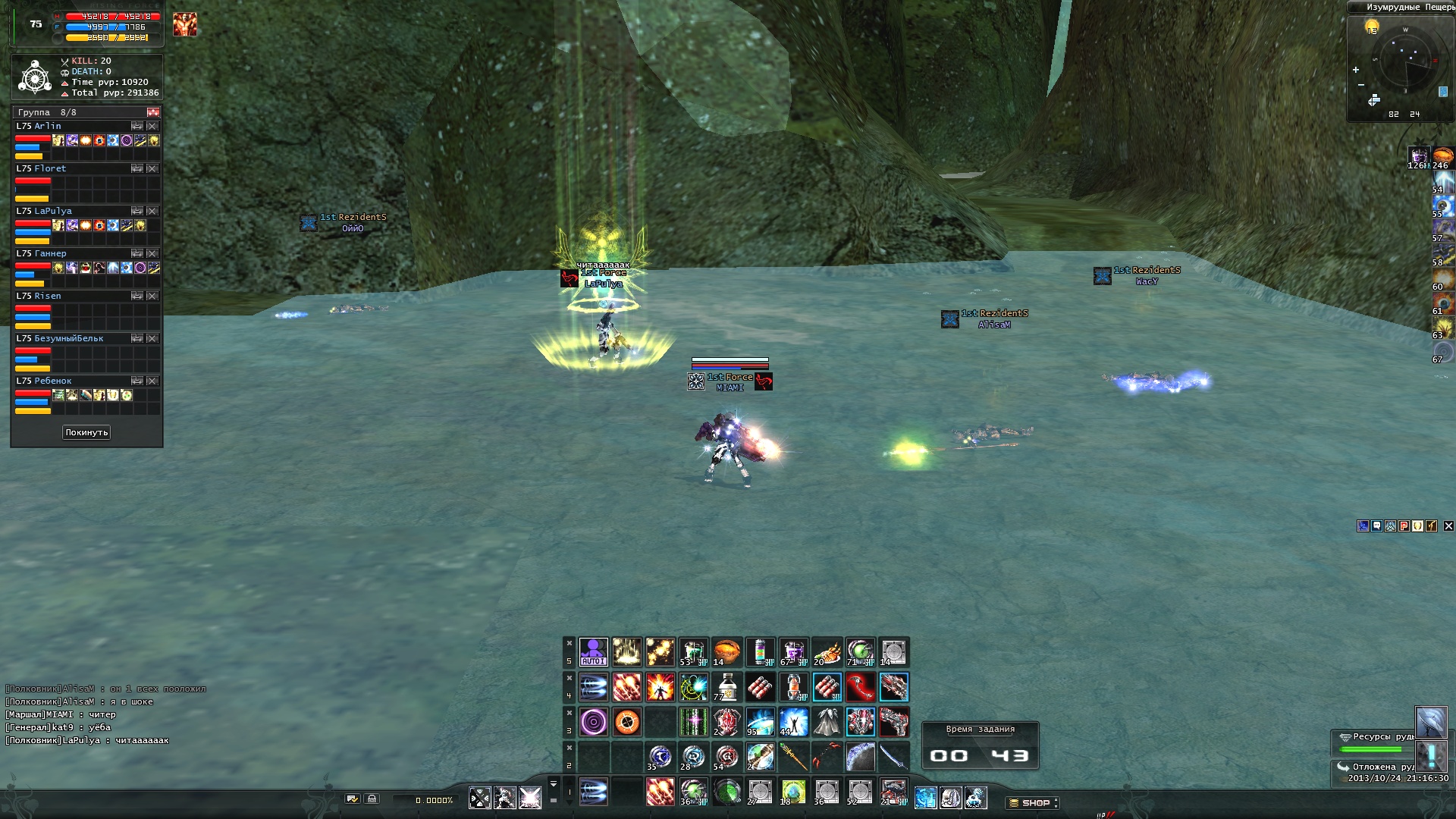Activate the red scythe hotbar slot
The image size is (1456, 819).
pos(860,687)
